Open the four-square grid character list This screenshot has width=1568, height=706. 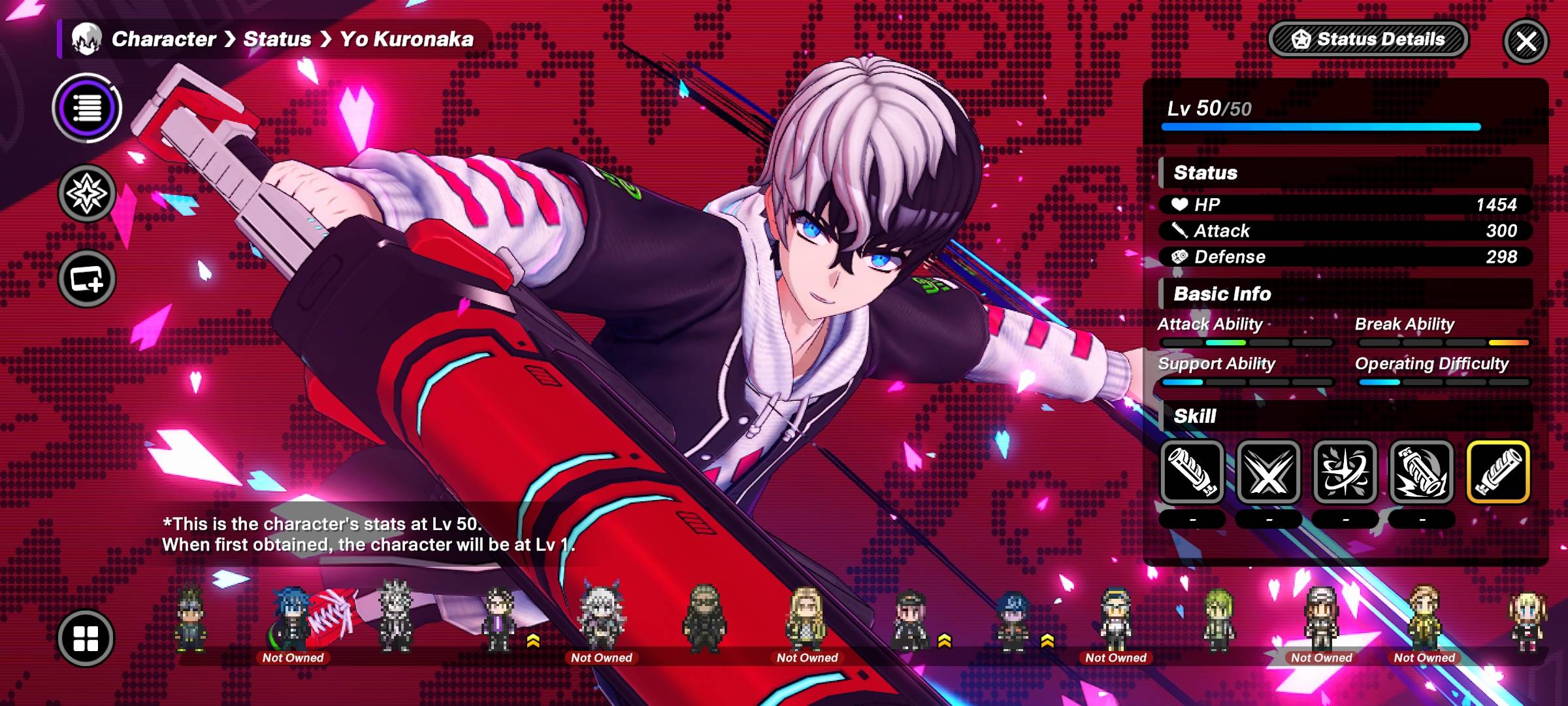click(x=86, y=638)
